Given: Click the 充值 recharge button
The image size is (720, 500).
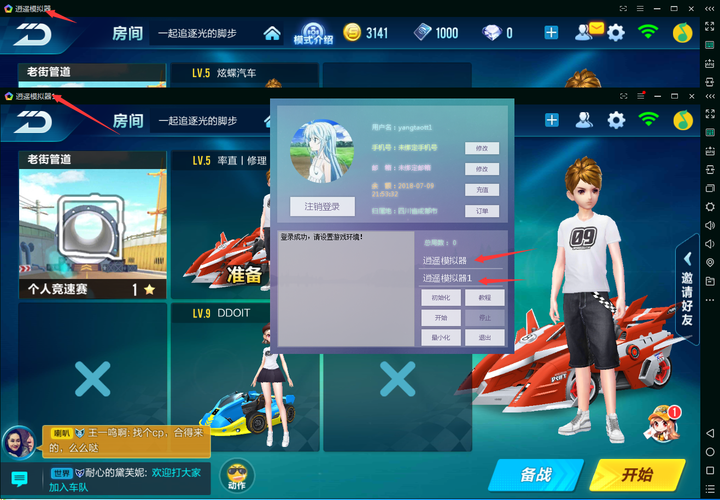Looking at the screenshot, I should [481, 190].
